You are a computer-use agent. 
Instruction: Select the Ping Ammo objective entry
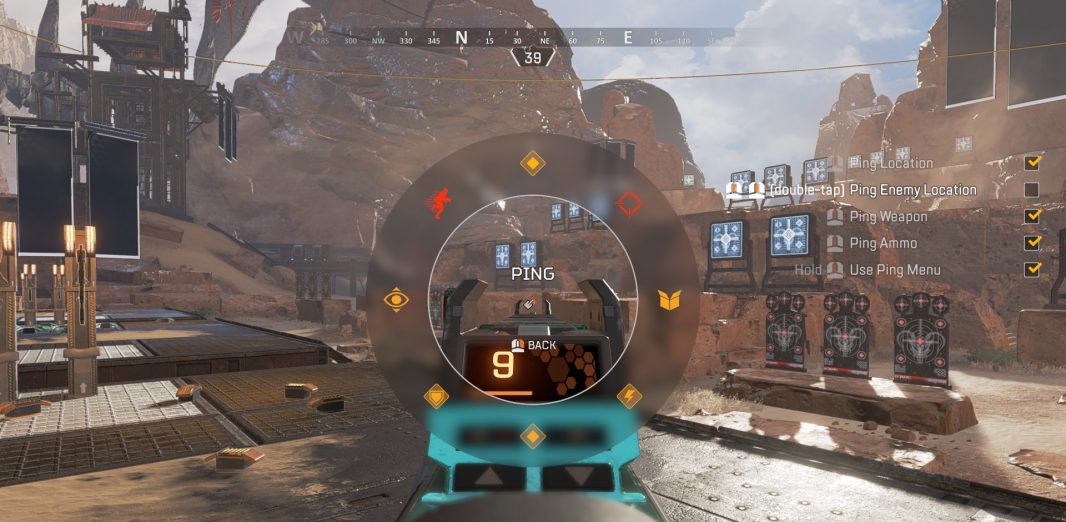[x=883, y=243]
